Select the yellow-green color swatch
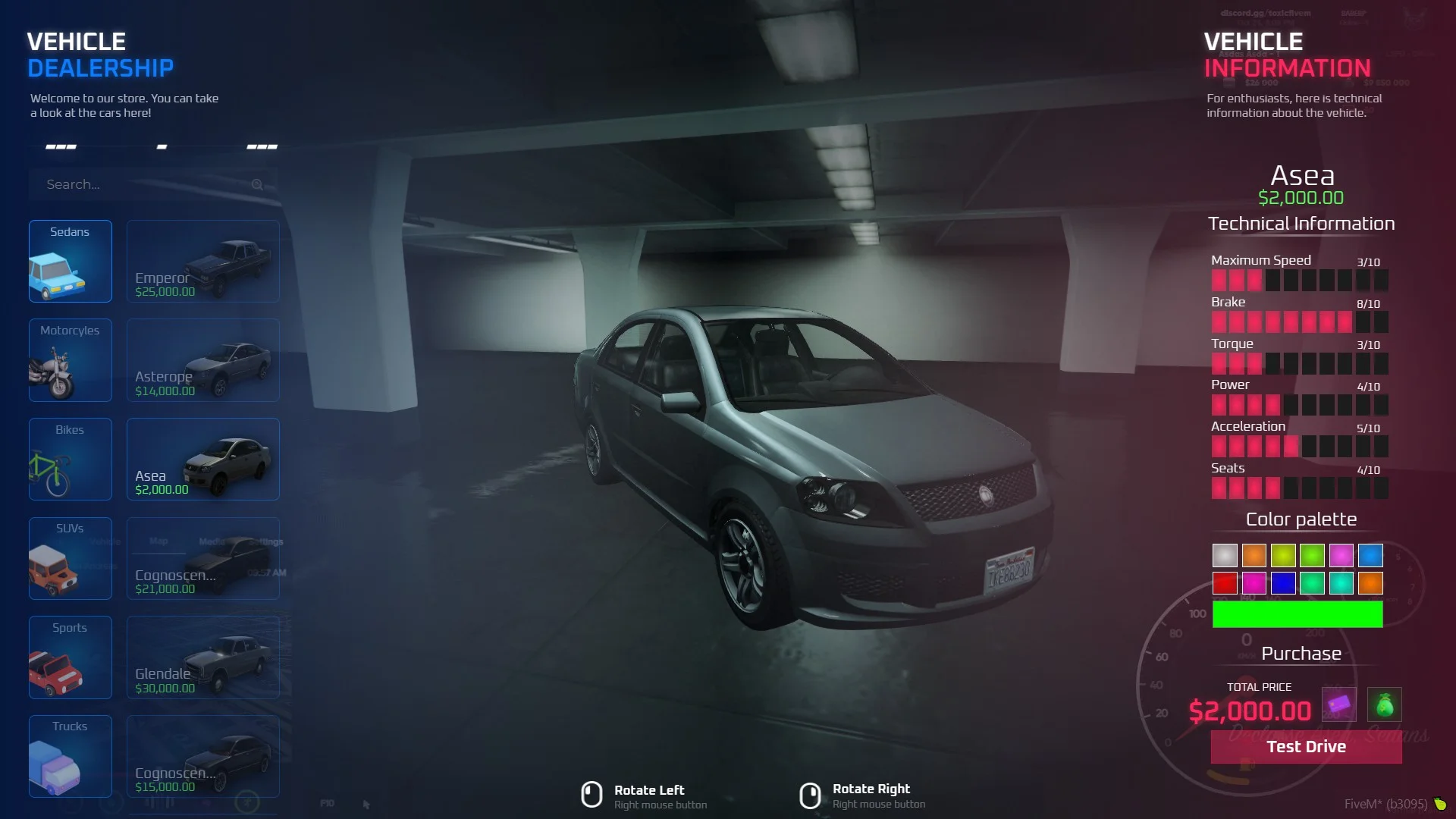This screenshot has height=819, width=1456. pyautogui.click(x=1283, y=555)
